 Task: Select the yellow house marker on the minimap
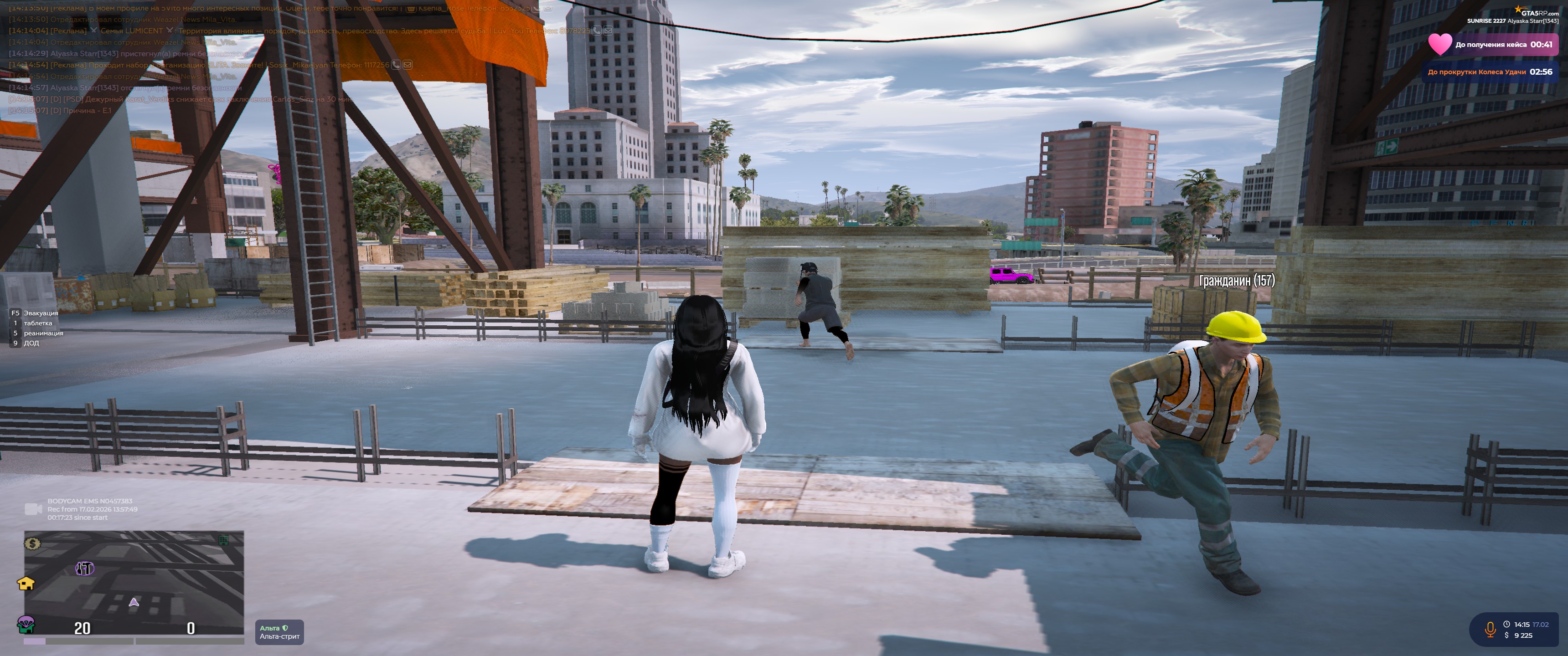(26, 583)
